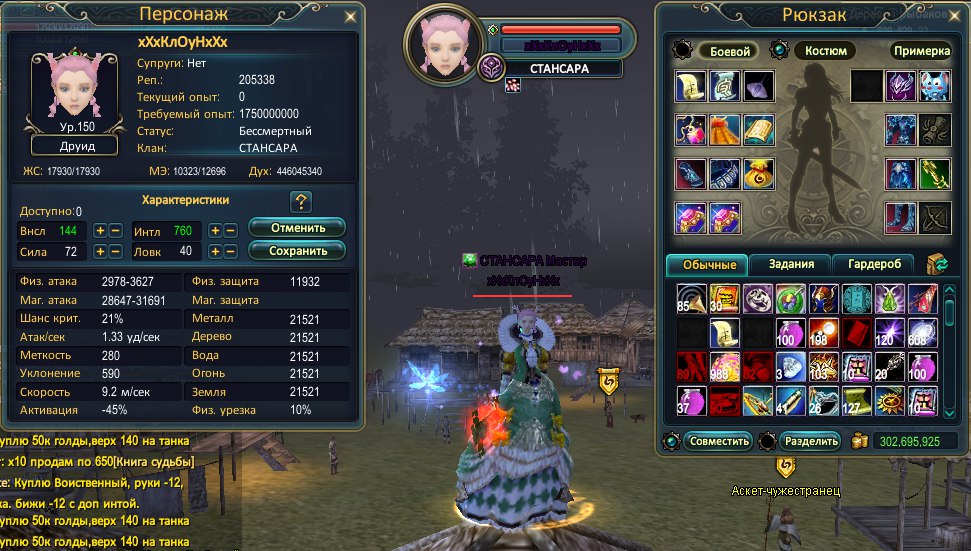Select the blue cat mask equipment slot
Screen dimensions: 971x551
pyautogui.click(x=935, y=86)
